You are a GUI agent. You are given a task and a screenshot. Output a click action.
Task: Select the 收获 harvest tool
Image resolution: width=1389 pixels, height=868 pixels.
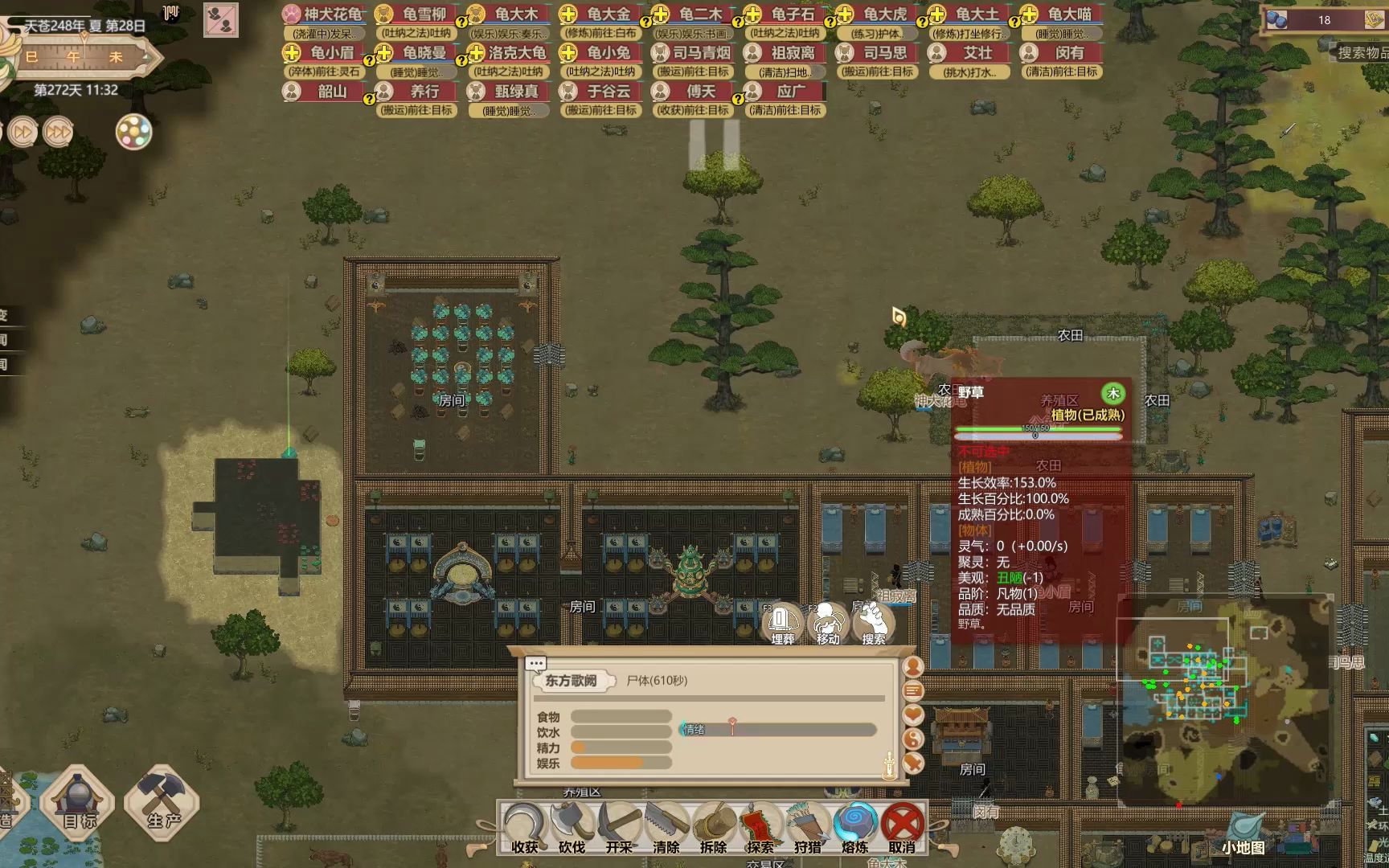(x=524, y=828)
